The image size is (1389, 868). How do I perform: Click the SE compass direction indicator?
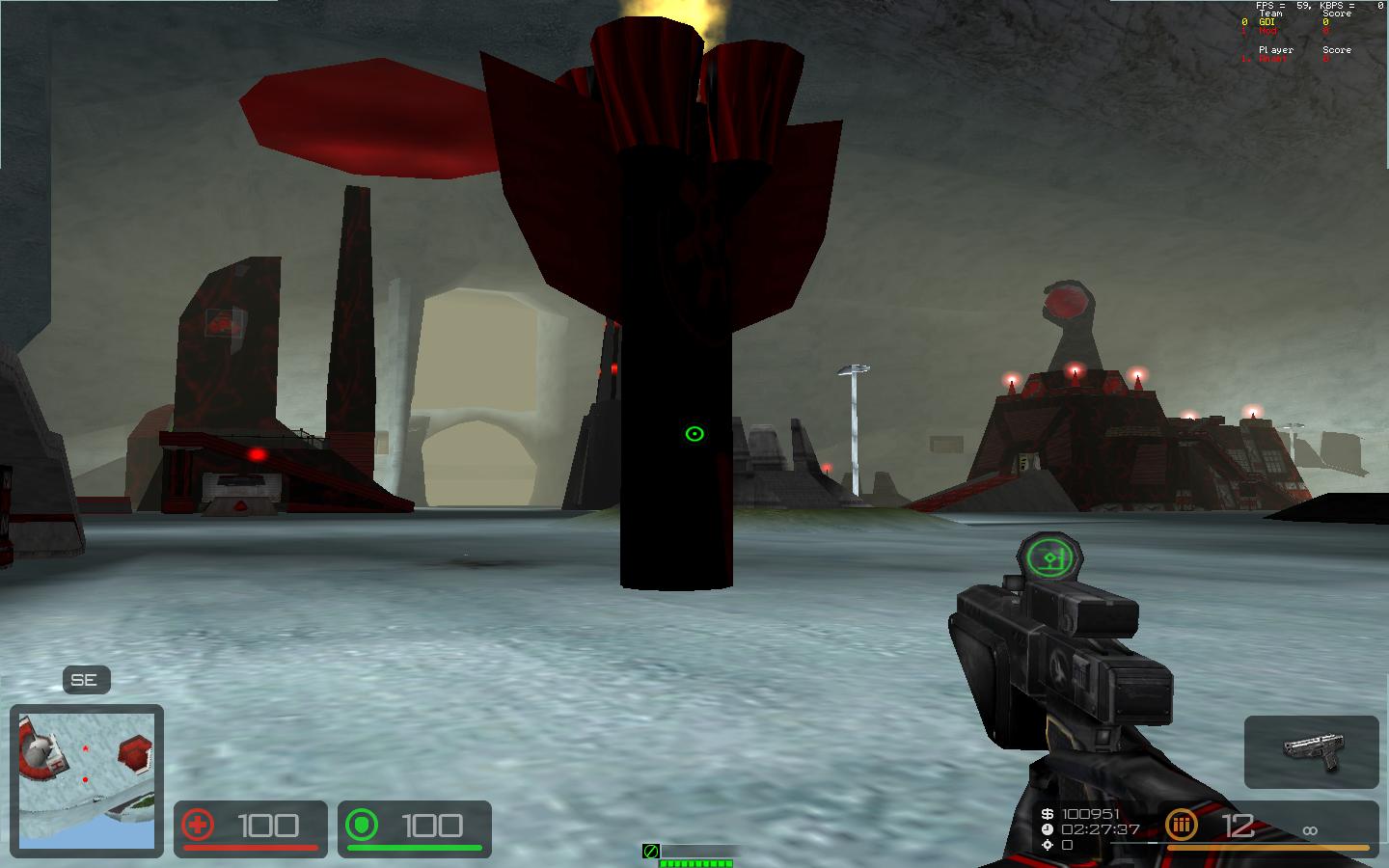(x=85, y=680)
